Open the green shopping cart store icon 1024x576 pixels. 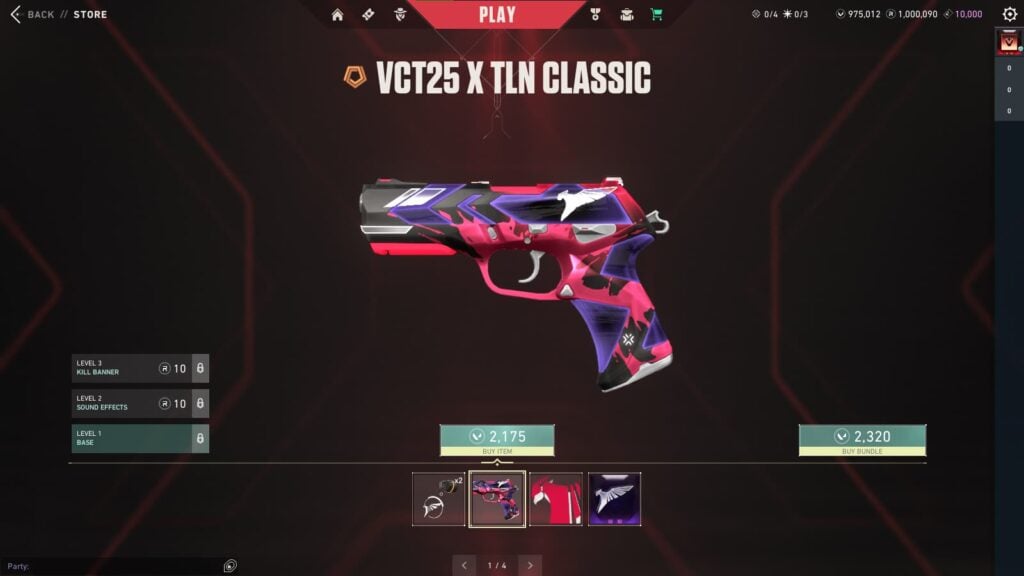click(x=657, y=15)
